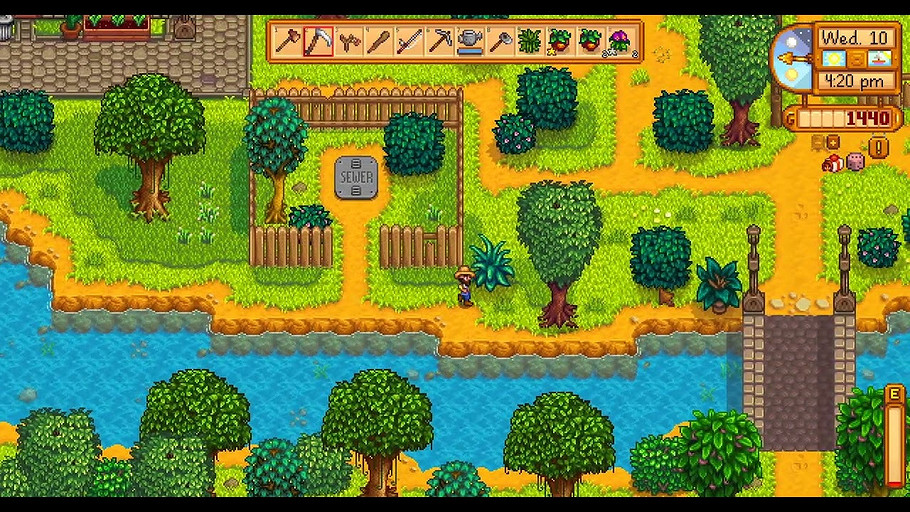Viewport: 910px width, 512px height.
Task: Pick the hoe from the toolbar
Action: point(499,42)
